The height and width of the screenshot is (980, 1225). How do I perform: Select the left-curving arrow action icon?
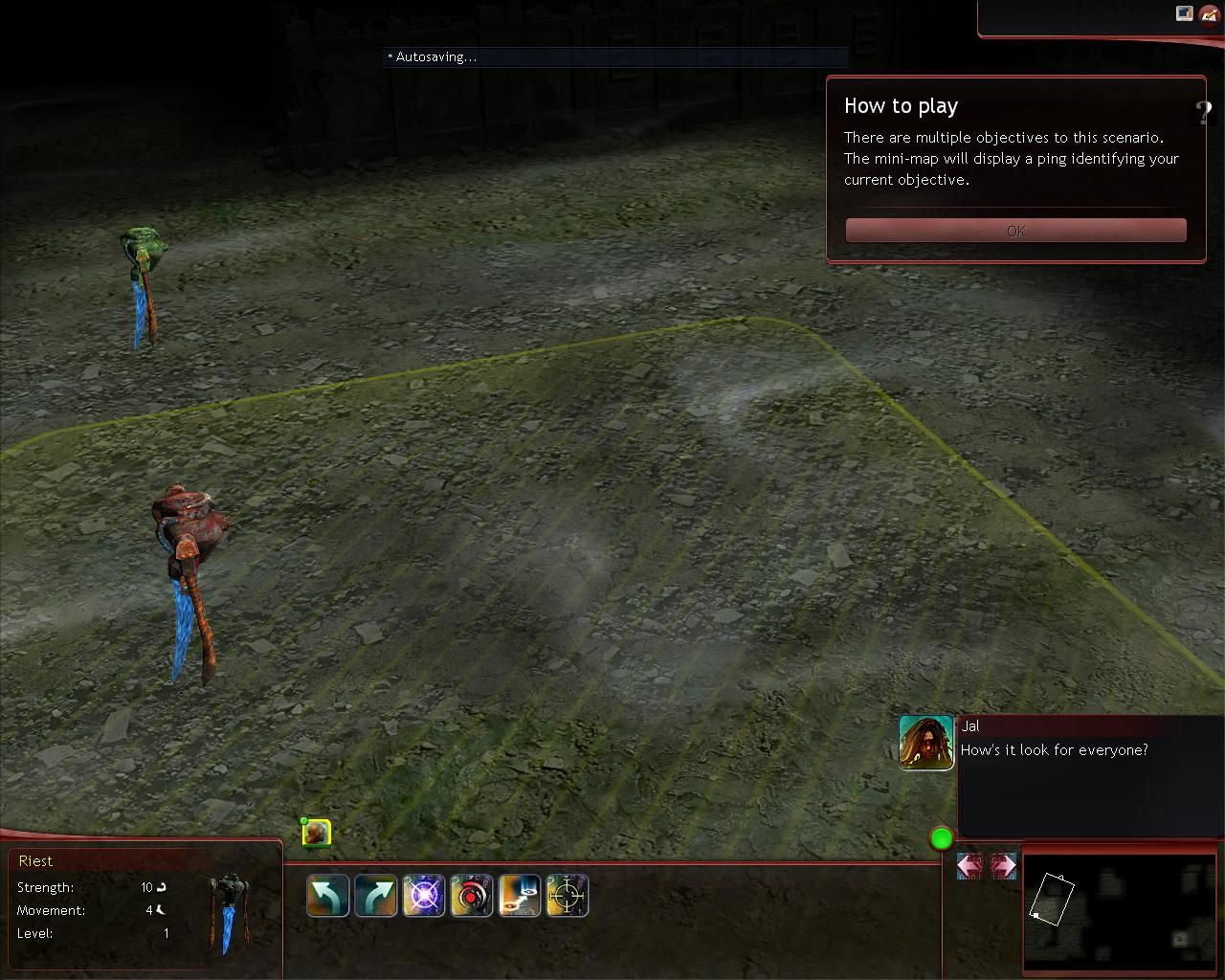(328, 897)
